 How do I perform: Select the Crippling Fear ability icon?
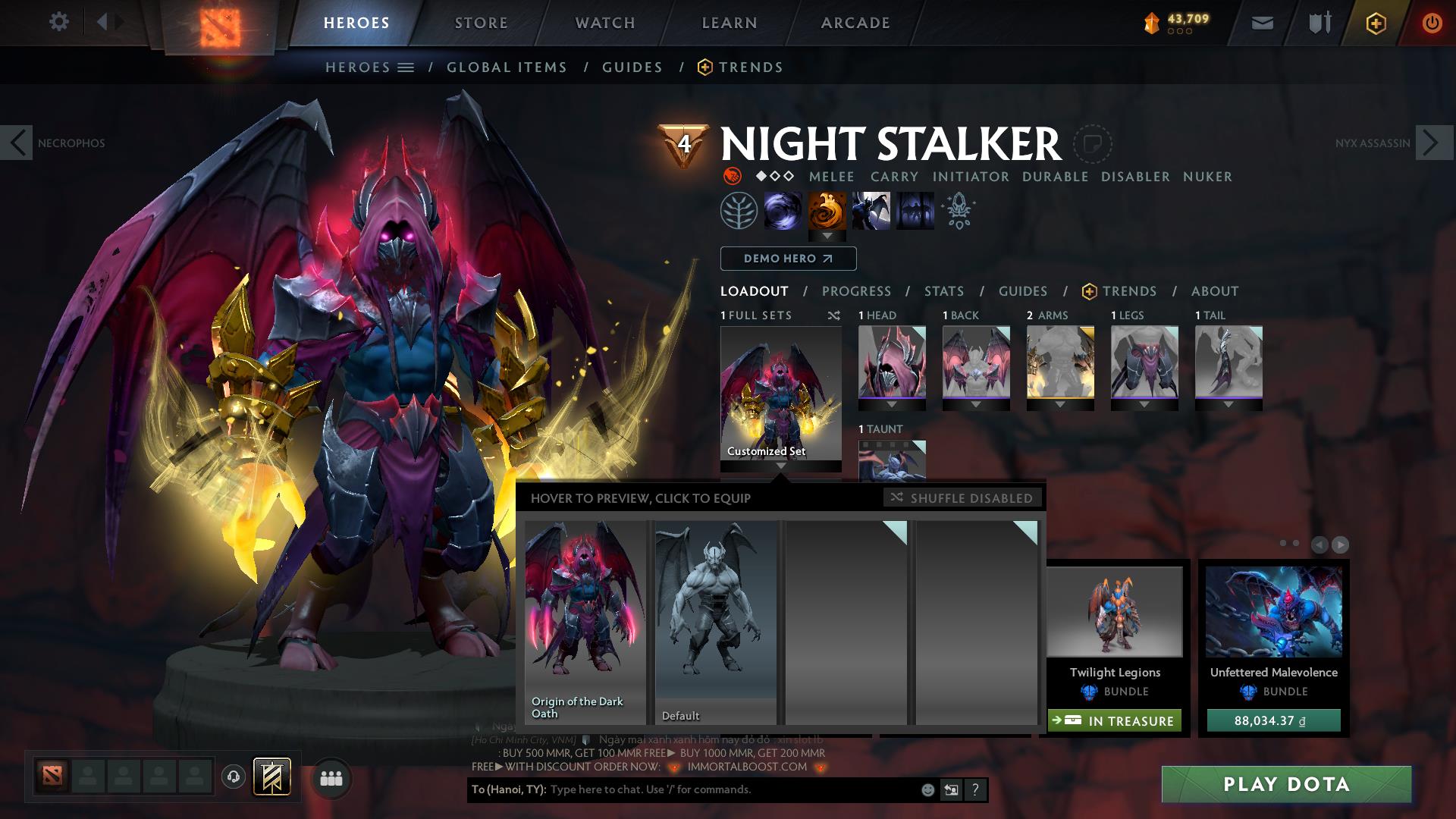[827, 210]
